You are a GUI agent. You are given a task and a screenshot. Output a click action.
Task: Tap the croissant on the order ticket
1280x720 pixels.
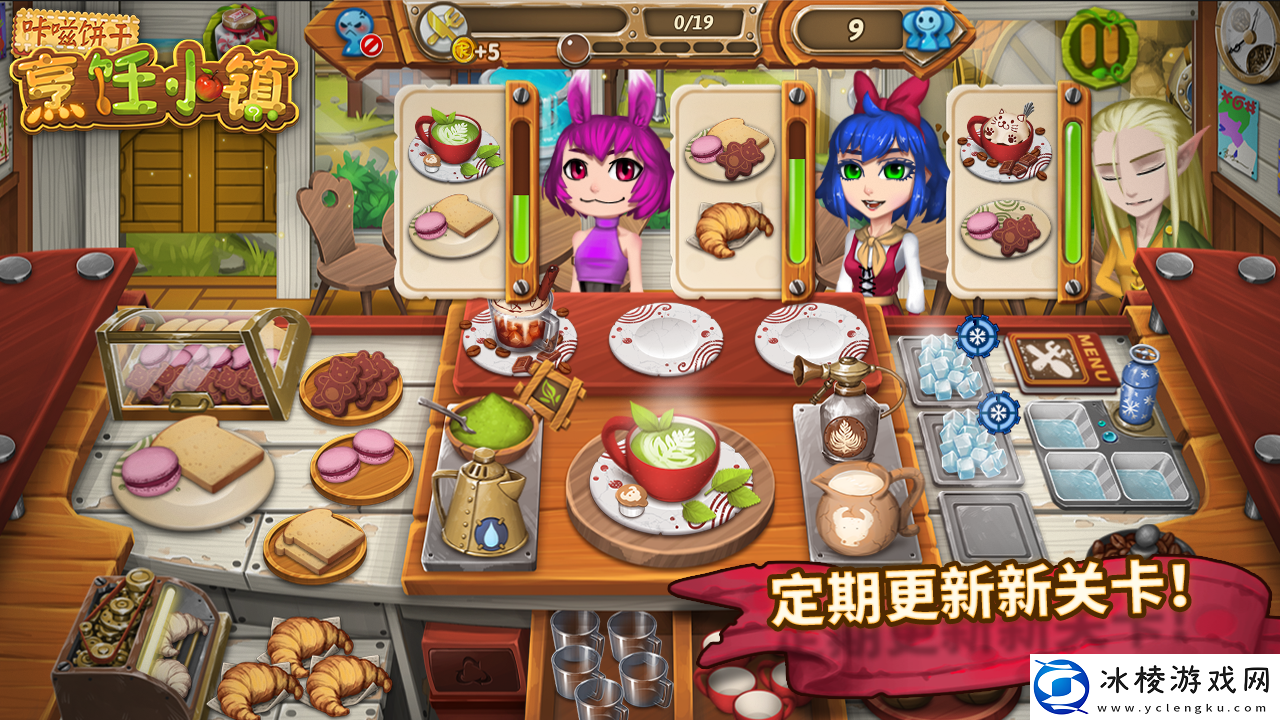(735, 232)
